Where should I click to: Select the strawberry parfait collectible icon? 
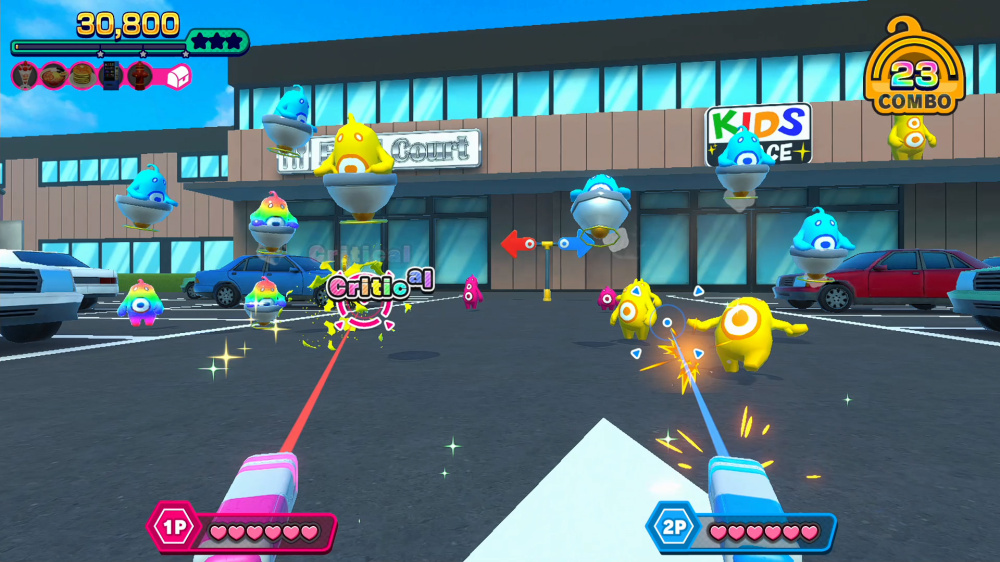click(25, 75)
